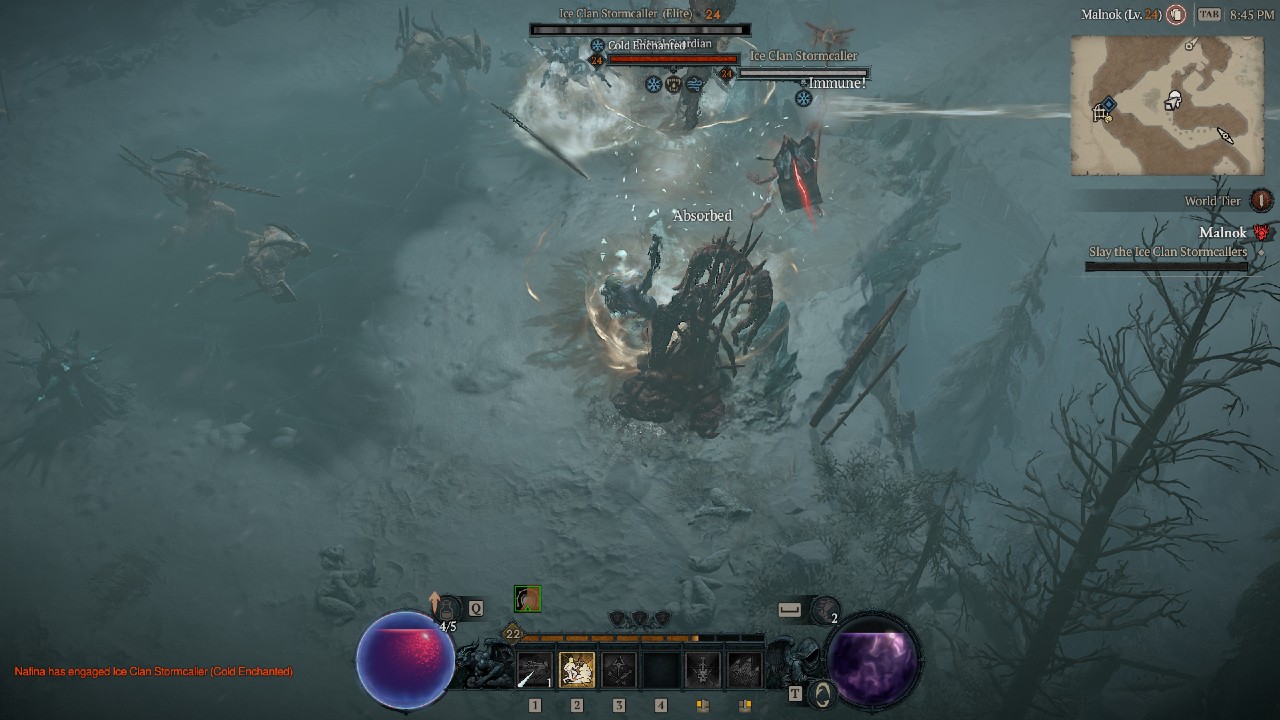Viewport: 1280px width, 720px height.
Task: Click the skill icon in slot 3
Action: pos(619,669)
